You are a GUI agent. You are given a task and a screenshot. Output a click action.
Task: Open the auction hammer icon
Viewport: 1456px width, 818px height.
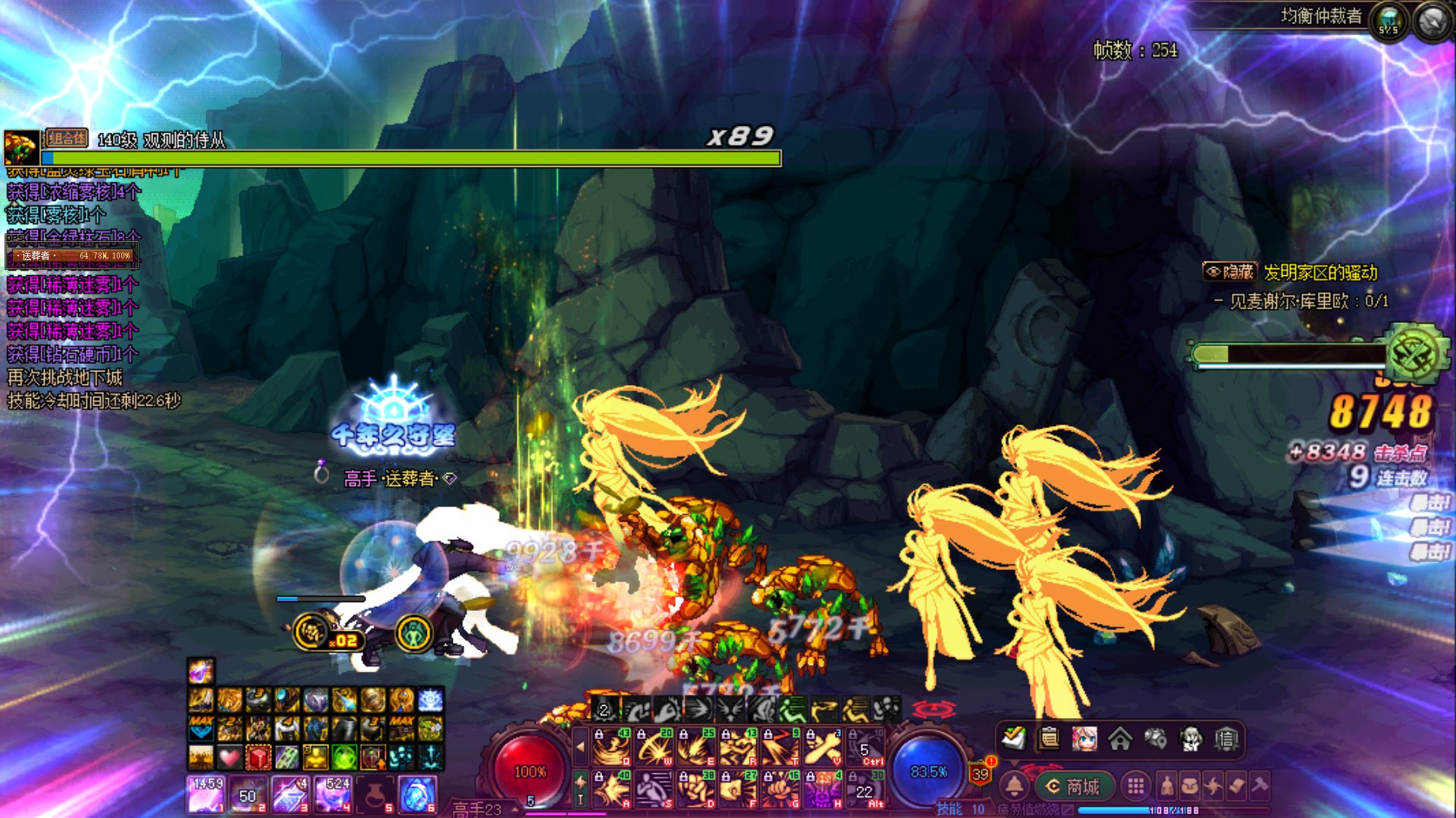click(x=1260, y=786)
